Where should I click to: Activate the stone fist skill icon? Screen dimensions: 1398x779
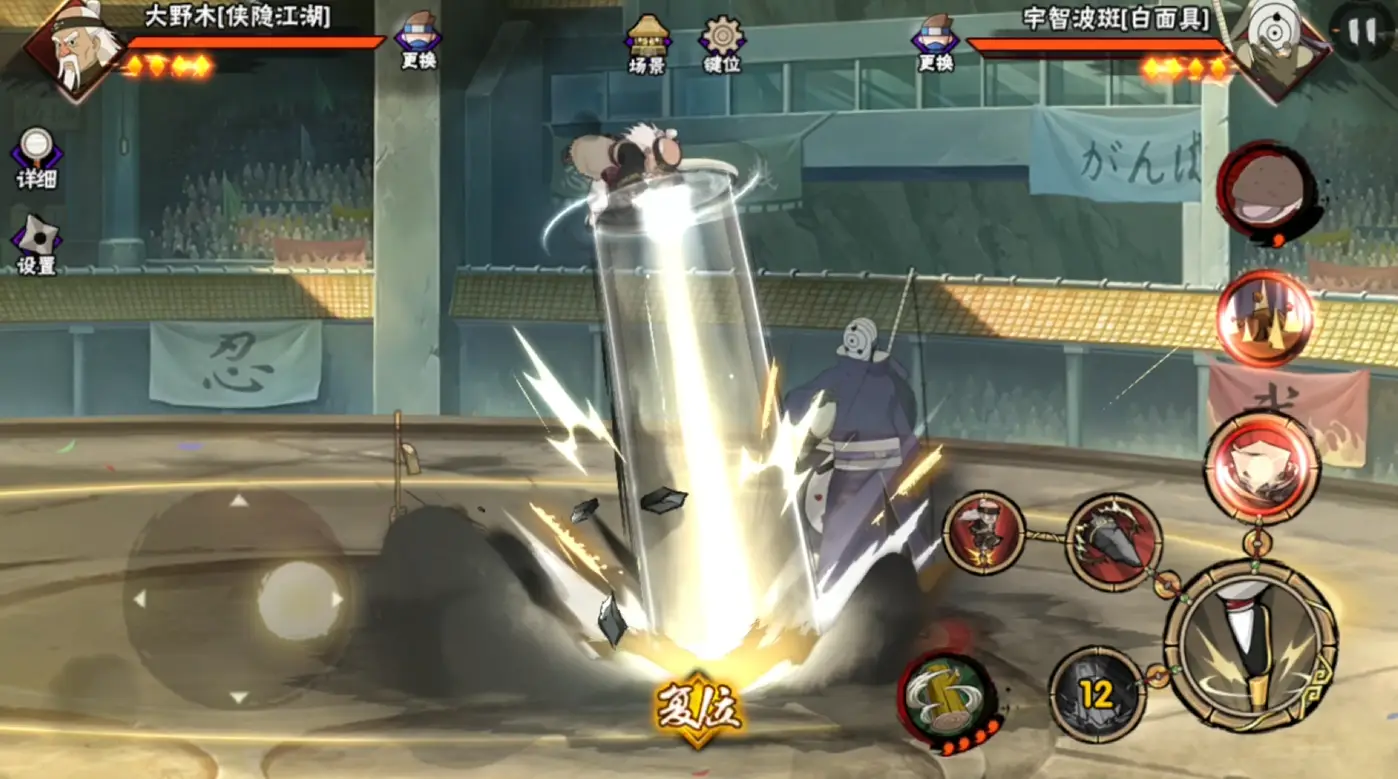[1112, 543]
